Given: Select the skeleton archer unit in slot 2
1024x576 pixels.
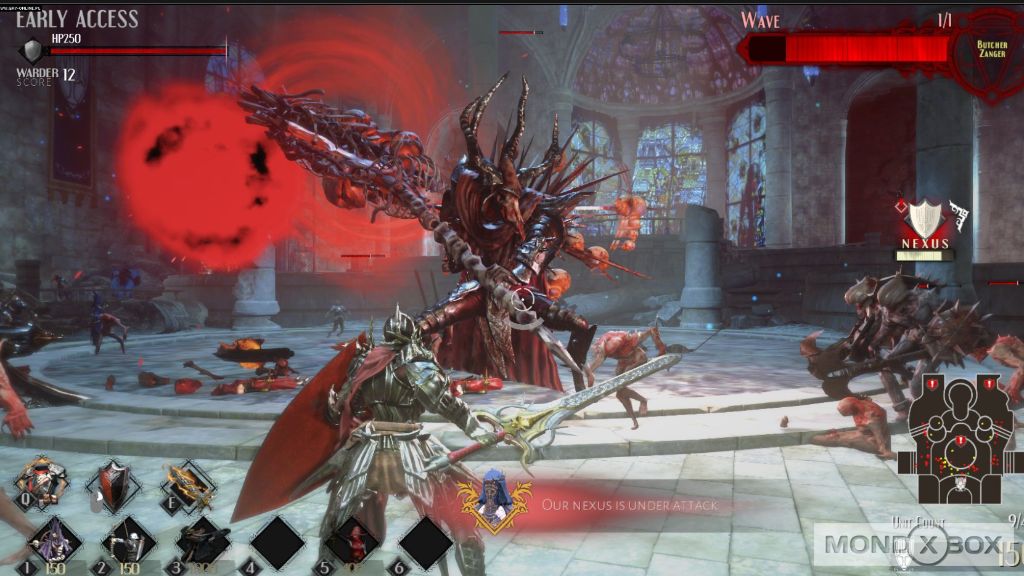Looking at the screenshot, I should pyautogui.click(x=128, y=542).
